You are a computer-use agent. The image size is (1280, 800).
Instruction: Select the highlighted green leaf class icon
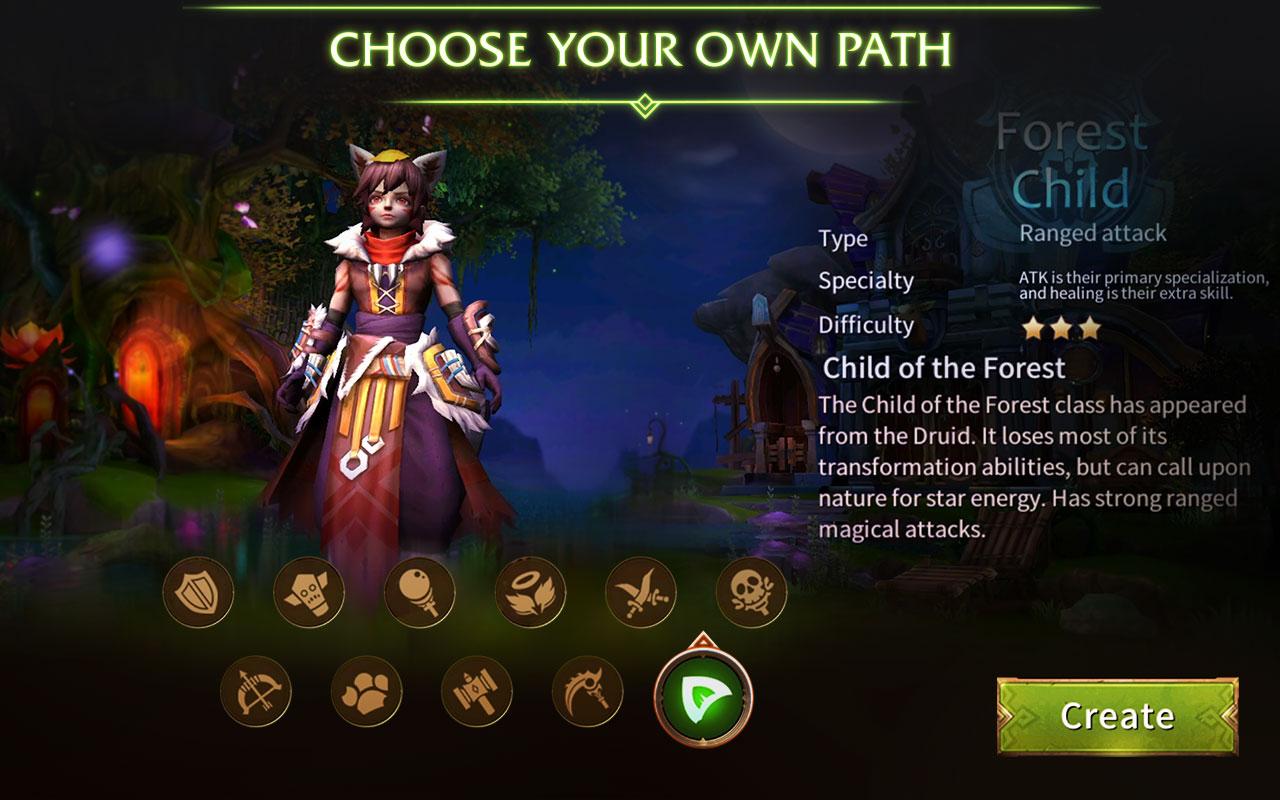(703, 694)
